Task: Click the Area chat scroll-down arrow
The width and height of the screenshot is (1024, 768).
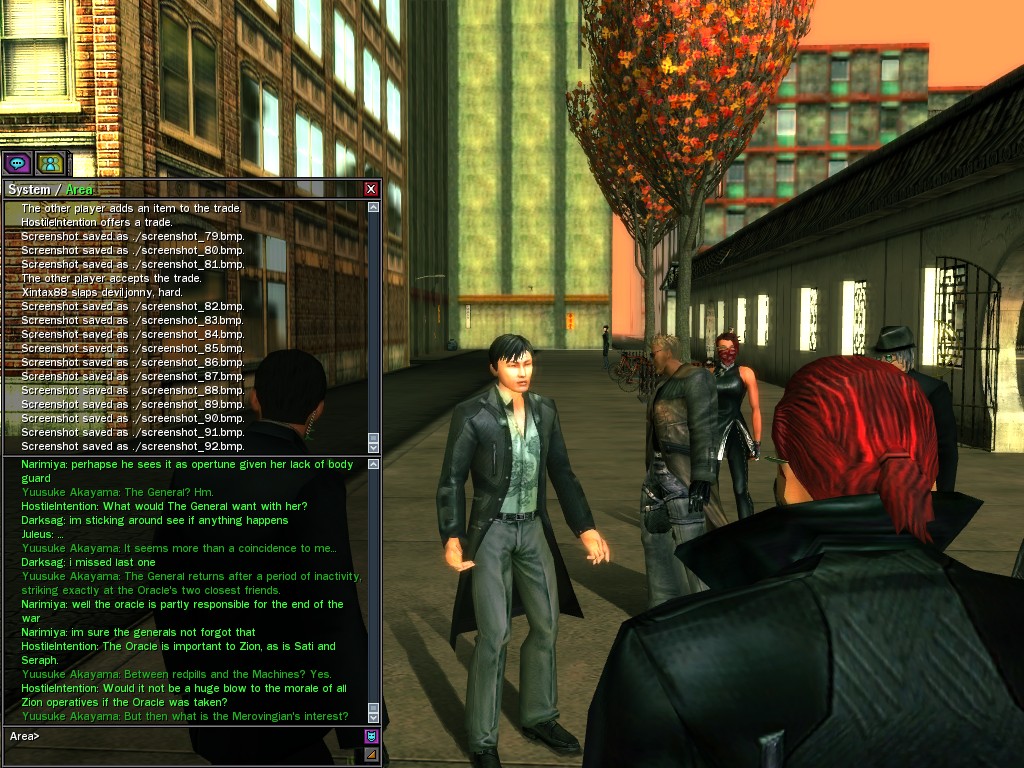Action: coord(374,716)
